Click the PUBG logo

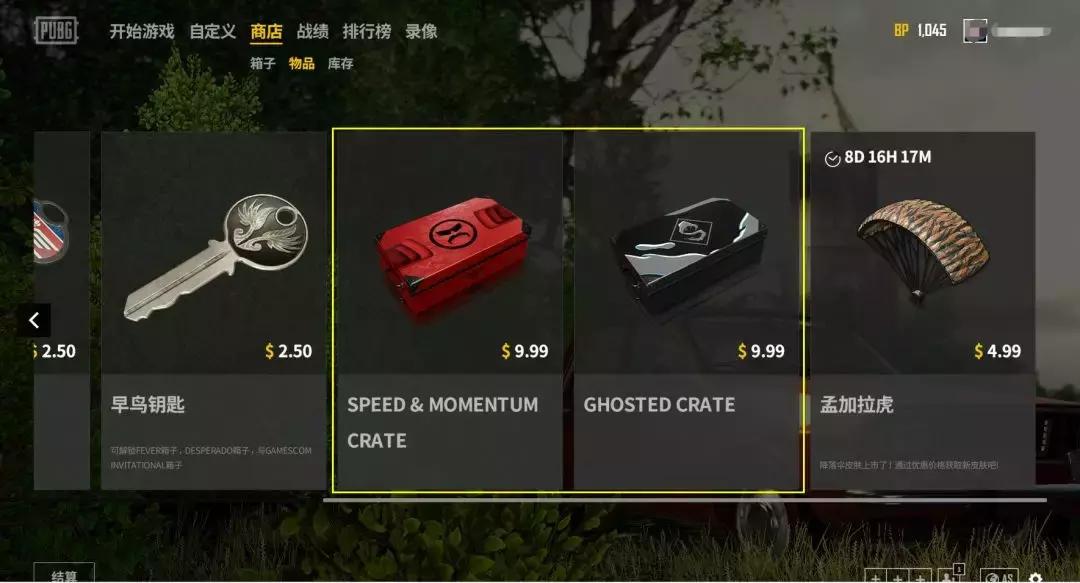pos(56,31)
